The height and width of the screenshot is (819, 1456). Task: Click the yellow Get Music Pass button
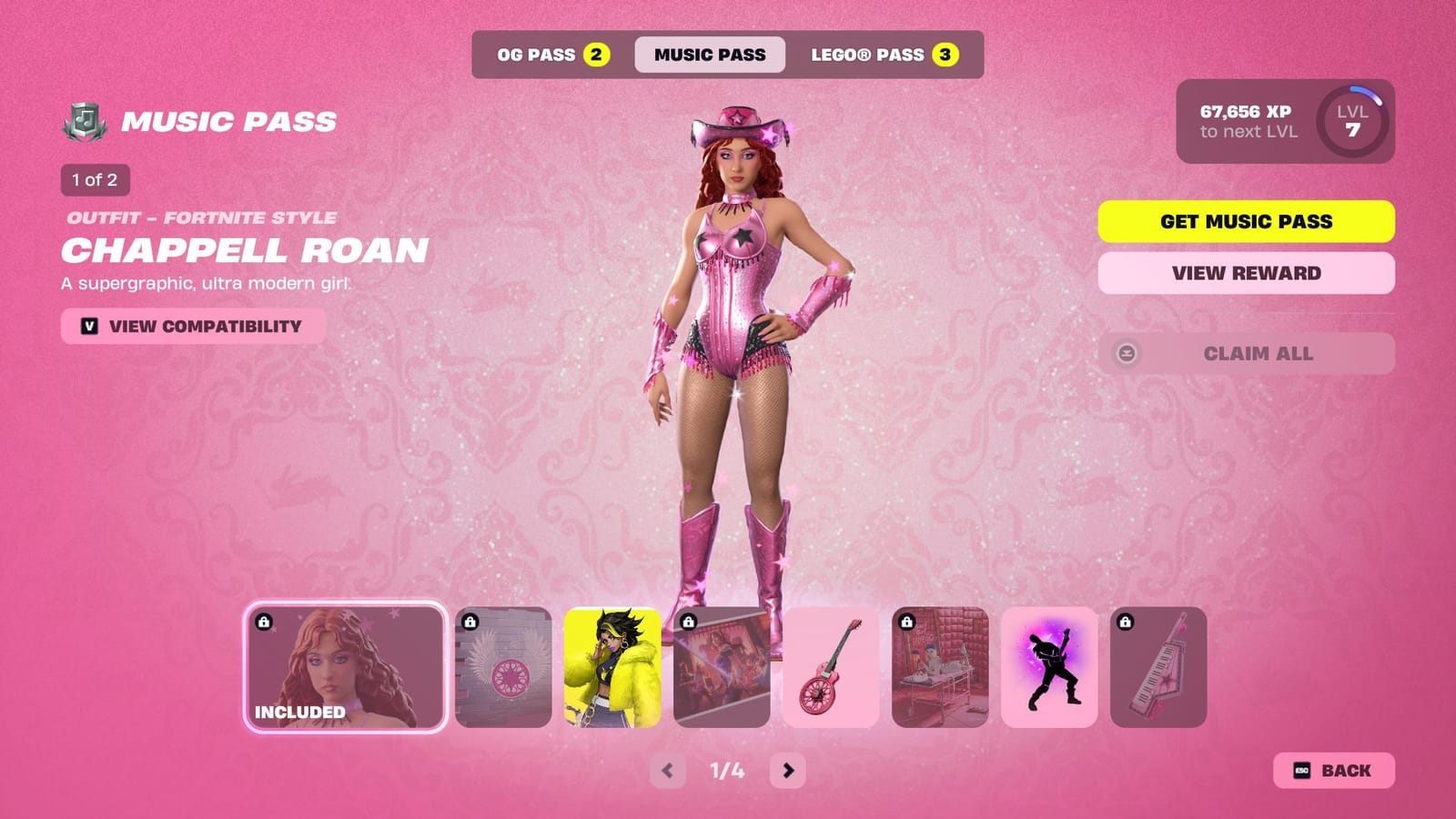point(1245,221)
